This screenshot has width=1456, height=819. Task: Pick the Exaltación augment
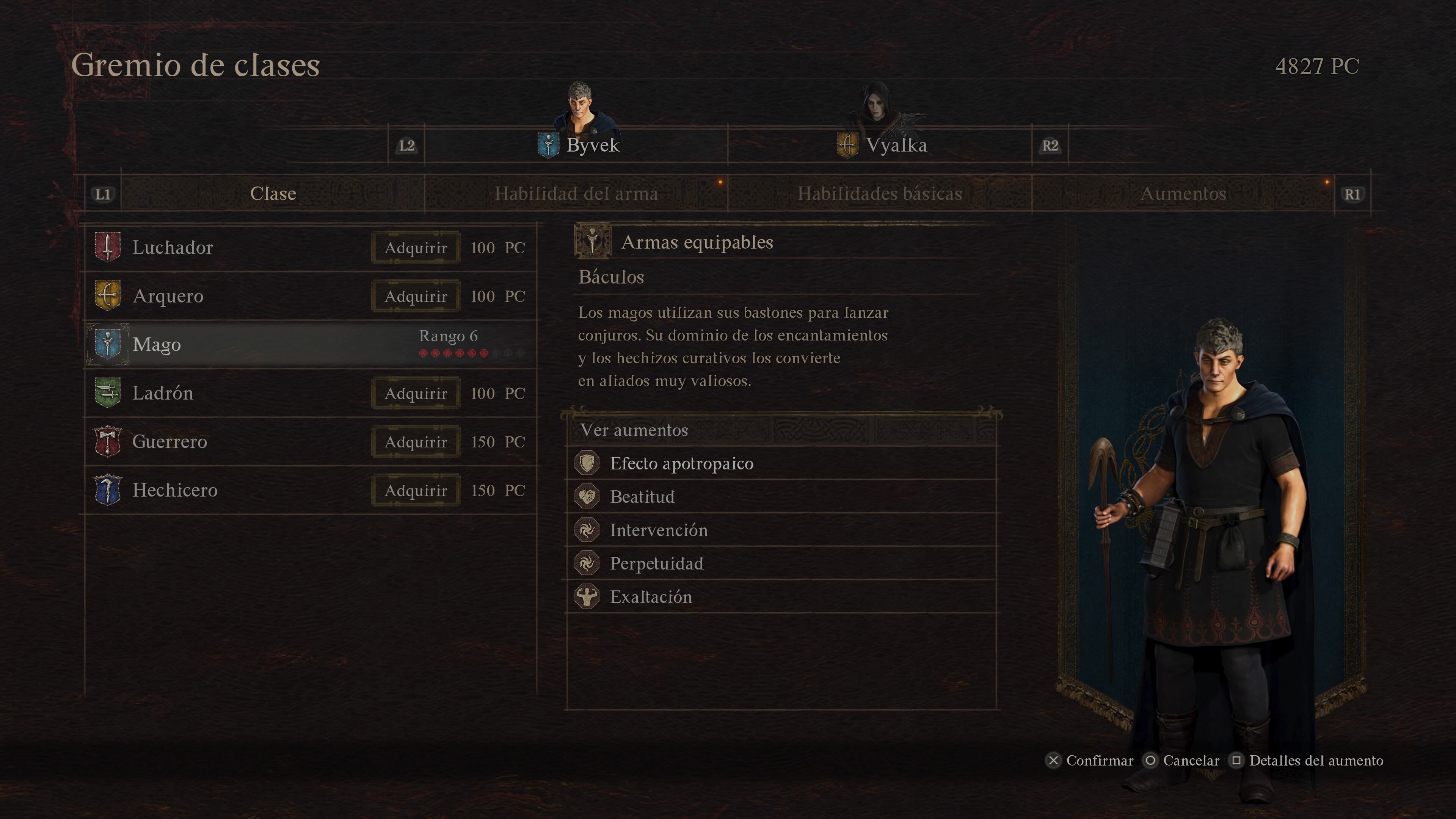(651, 597)
